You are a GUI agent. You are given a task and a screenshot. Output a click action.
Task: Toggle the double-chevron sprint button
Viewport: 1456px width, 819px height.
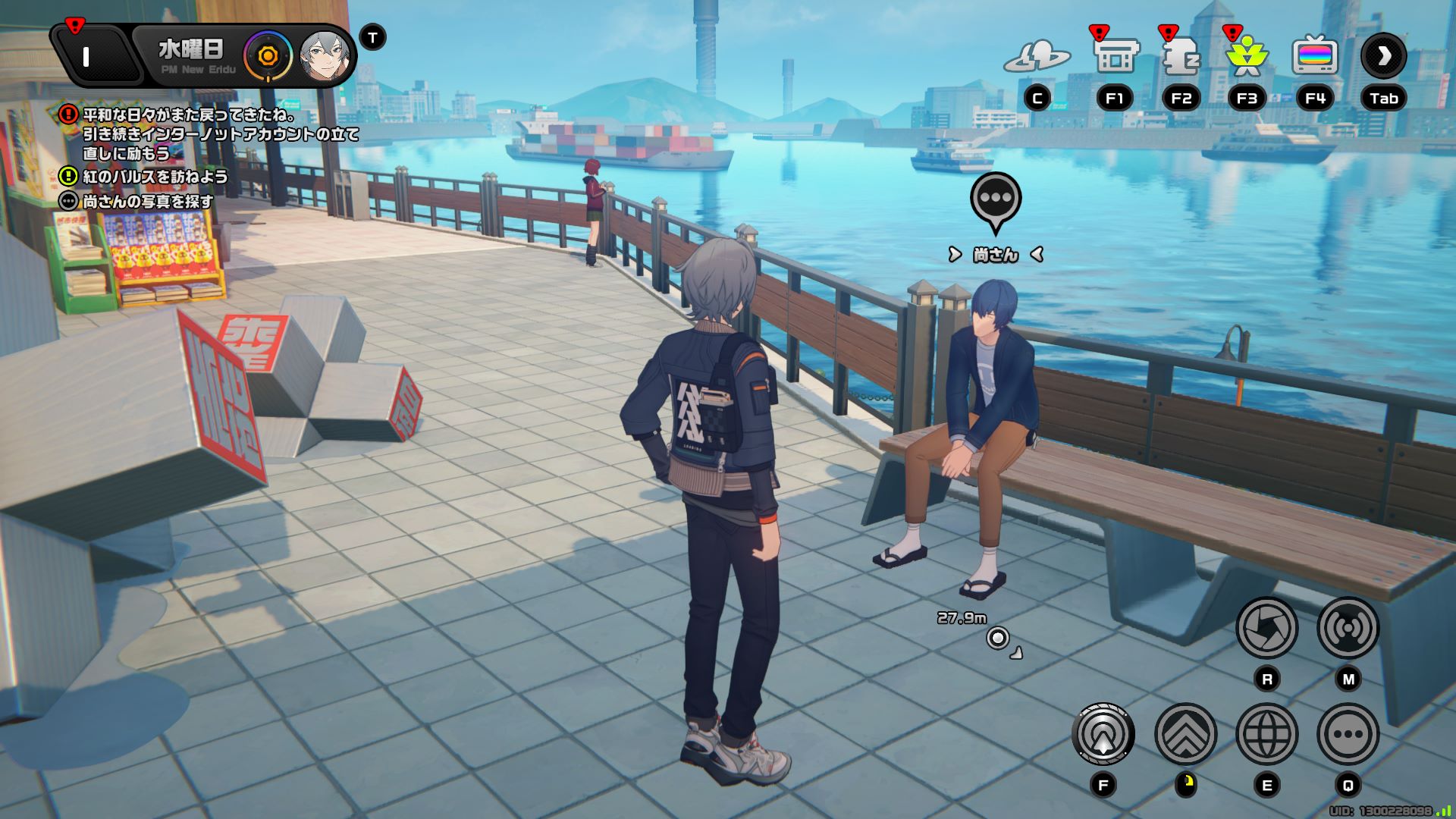1185,734
